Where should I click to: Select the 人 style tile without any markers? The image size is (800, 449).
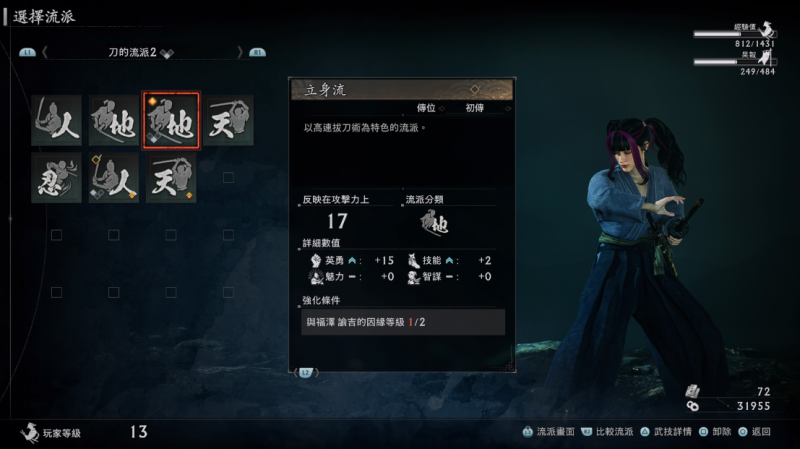(x=56, y=121)
